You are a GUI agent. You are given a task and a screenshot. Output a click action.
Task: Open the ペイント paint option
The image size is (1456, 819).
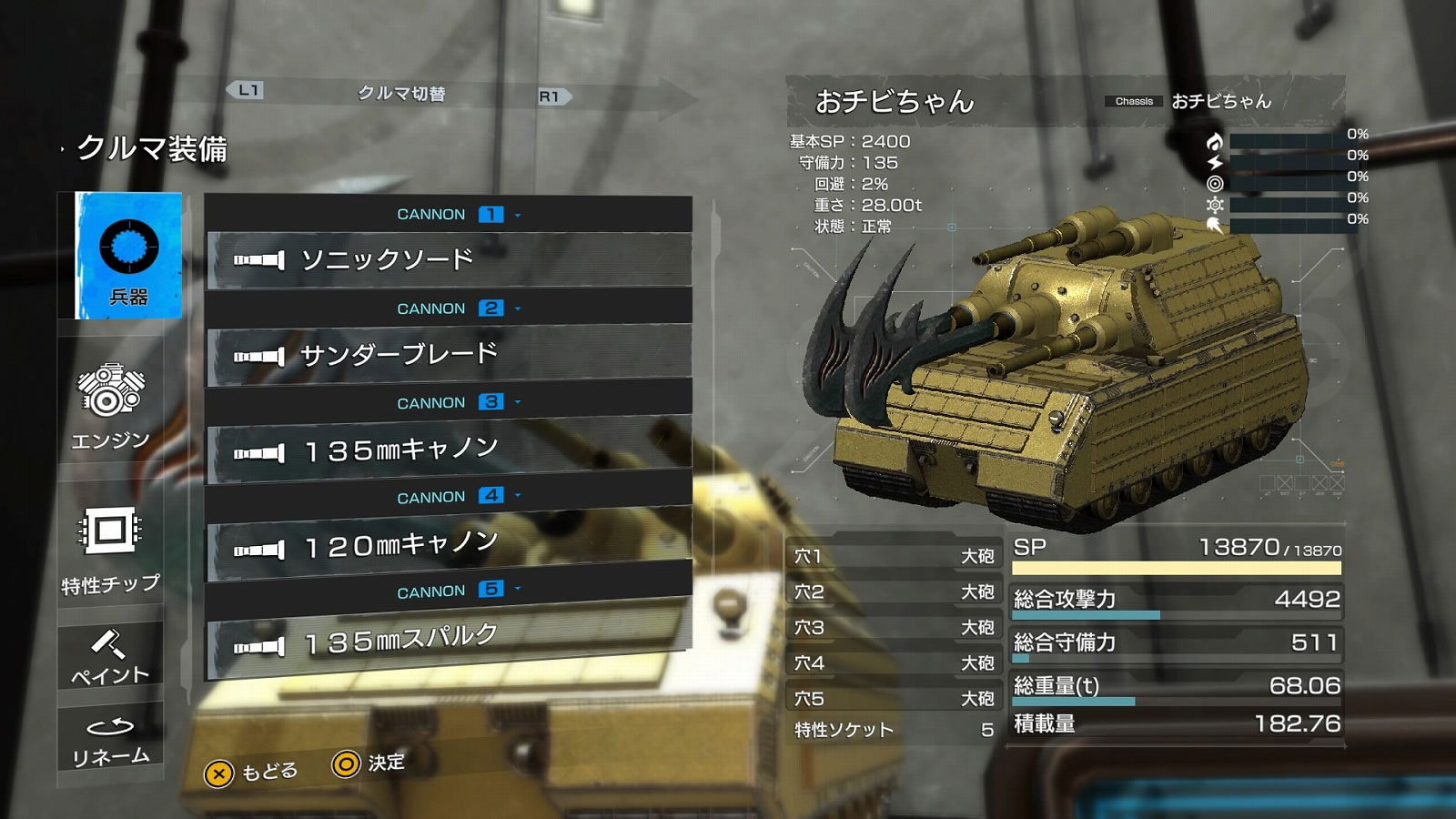pyautogui.click(x=110, y=657)
